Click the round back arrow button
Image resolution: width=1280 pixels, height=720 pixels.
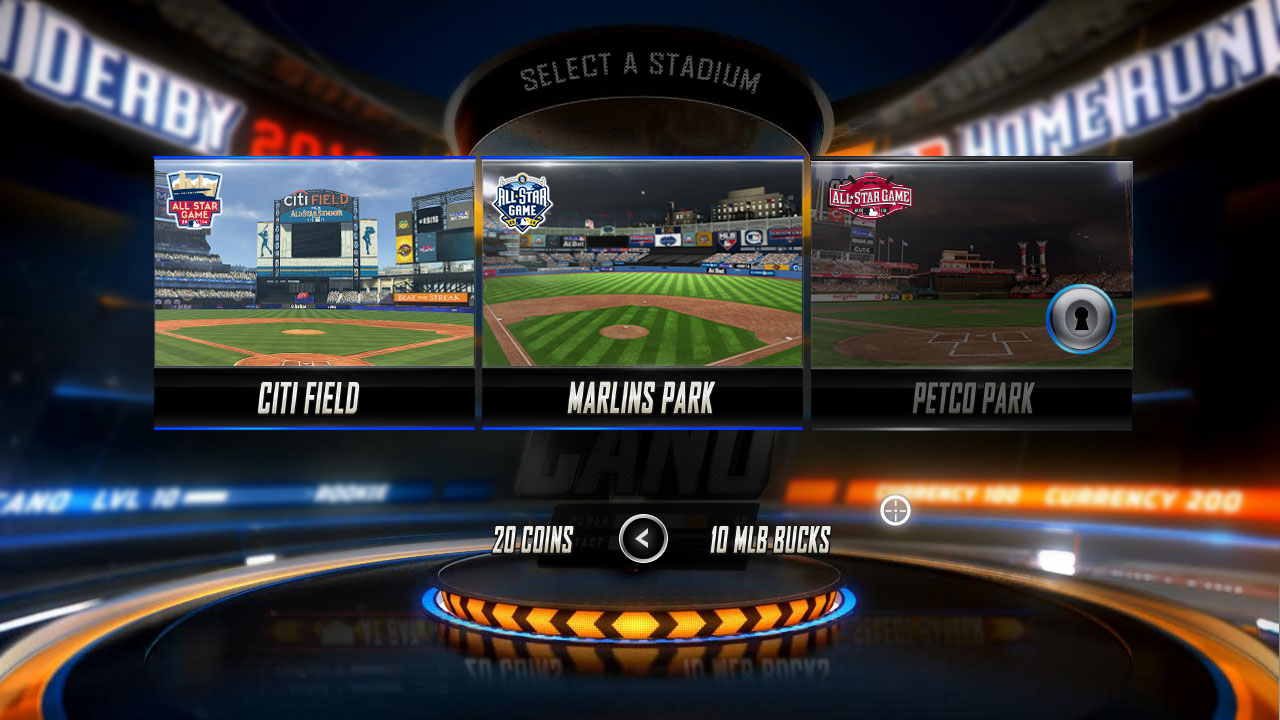pyautogui.click(x=643, y=539)
